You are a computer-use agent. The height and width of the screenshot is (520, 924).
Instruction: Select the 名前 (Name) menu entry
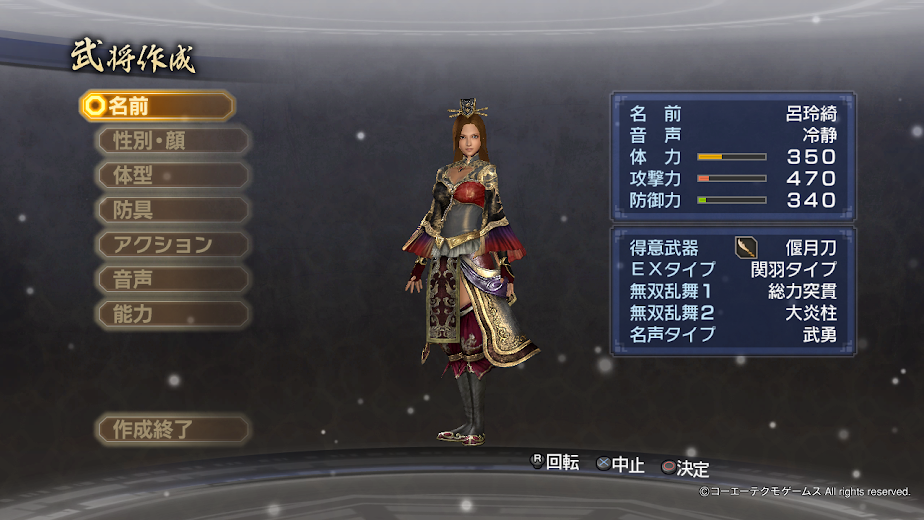(x=157, y=106)
